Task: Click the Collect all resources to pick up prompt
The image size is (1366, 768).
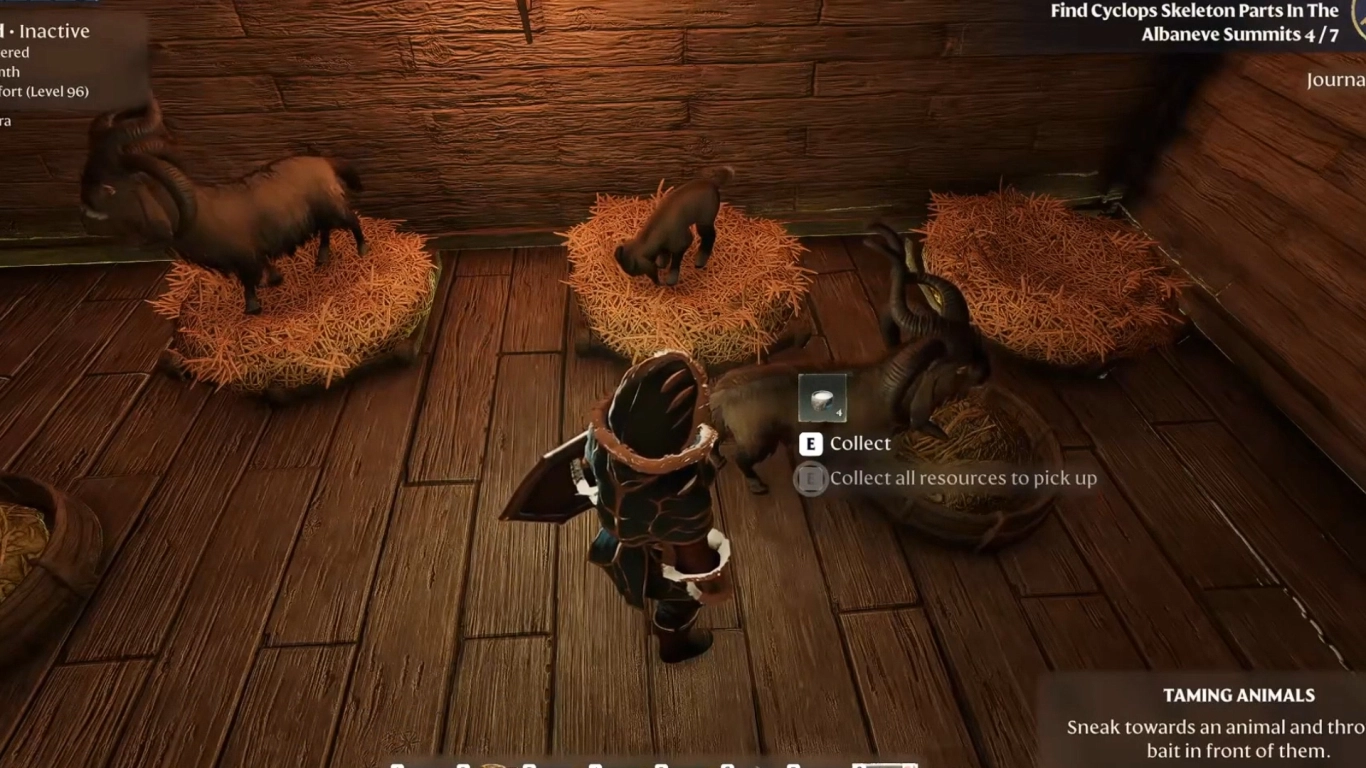Action: 963,478
